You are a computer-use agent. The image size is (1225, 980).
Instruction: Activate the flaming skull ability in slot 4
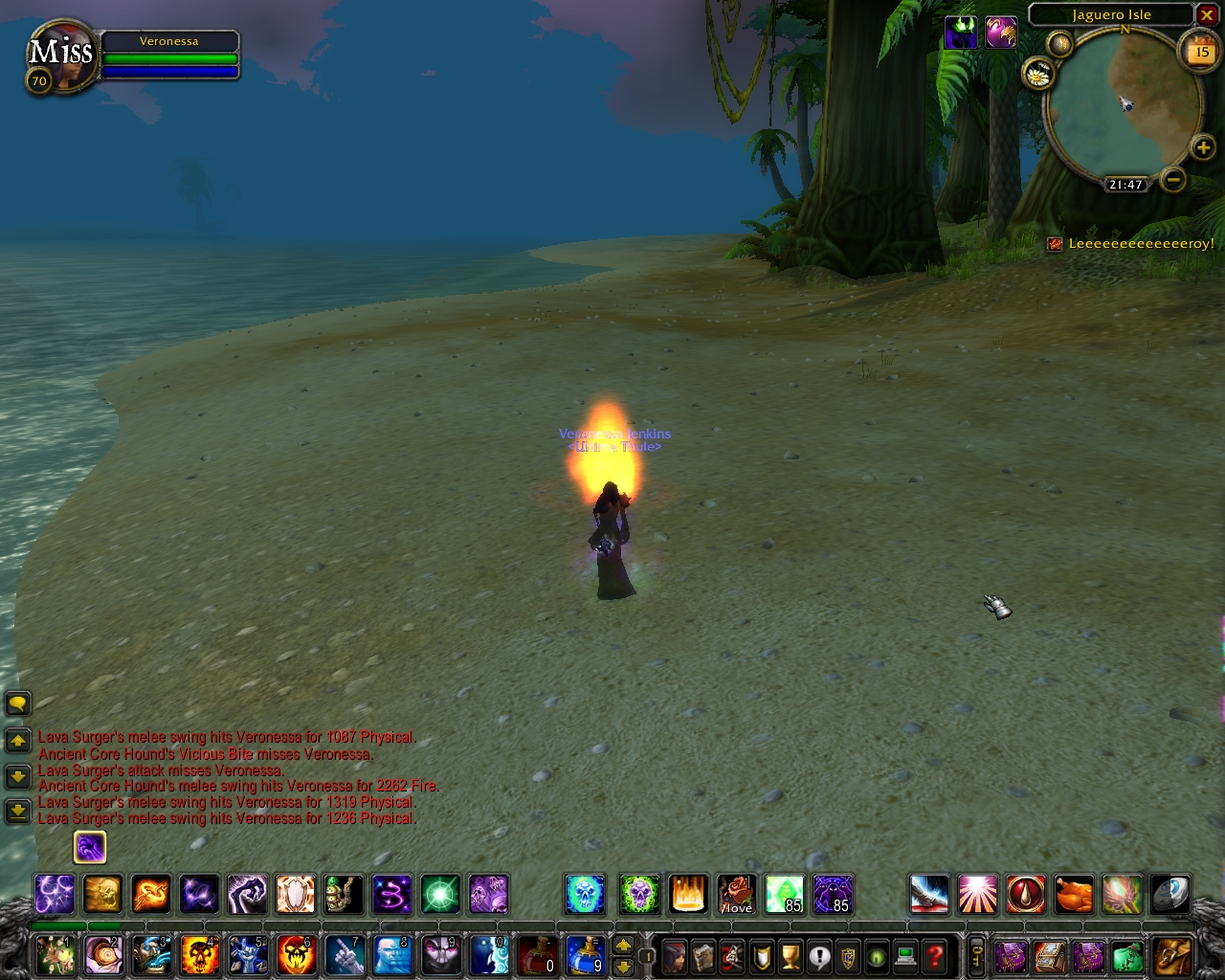point(199,954)
